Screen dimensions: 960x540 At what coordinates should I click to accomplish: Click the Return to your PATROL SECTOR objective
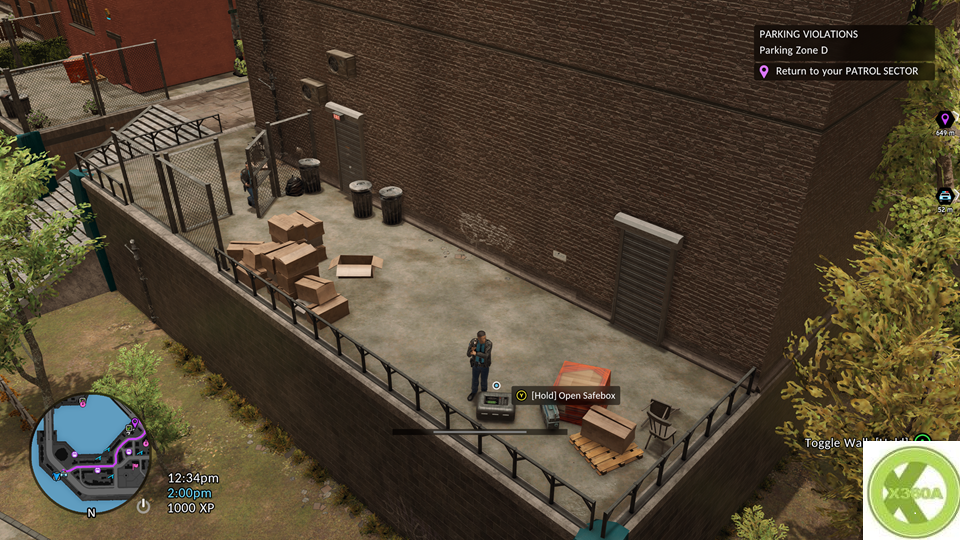pyautogui.click(x=845, y=71)
